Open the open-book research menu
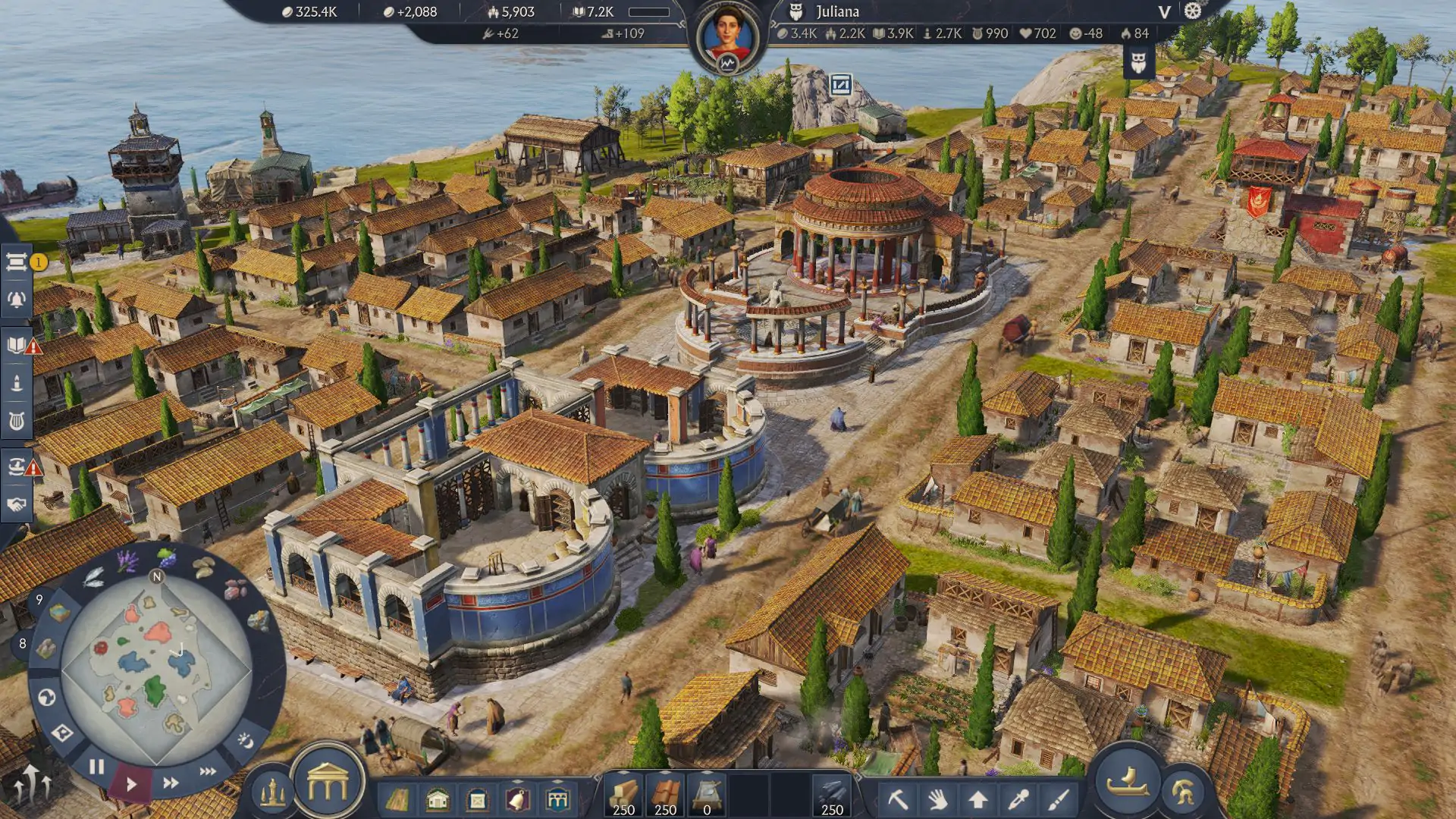The height and width of the screenshot is (819, 1456). [16, 345]
